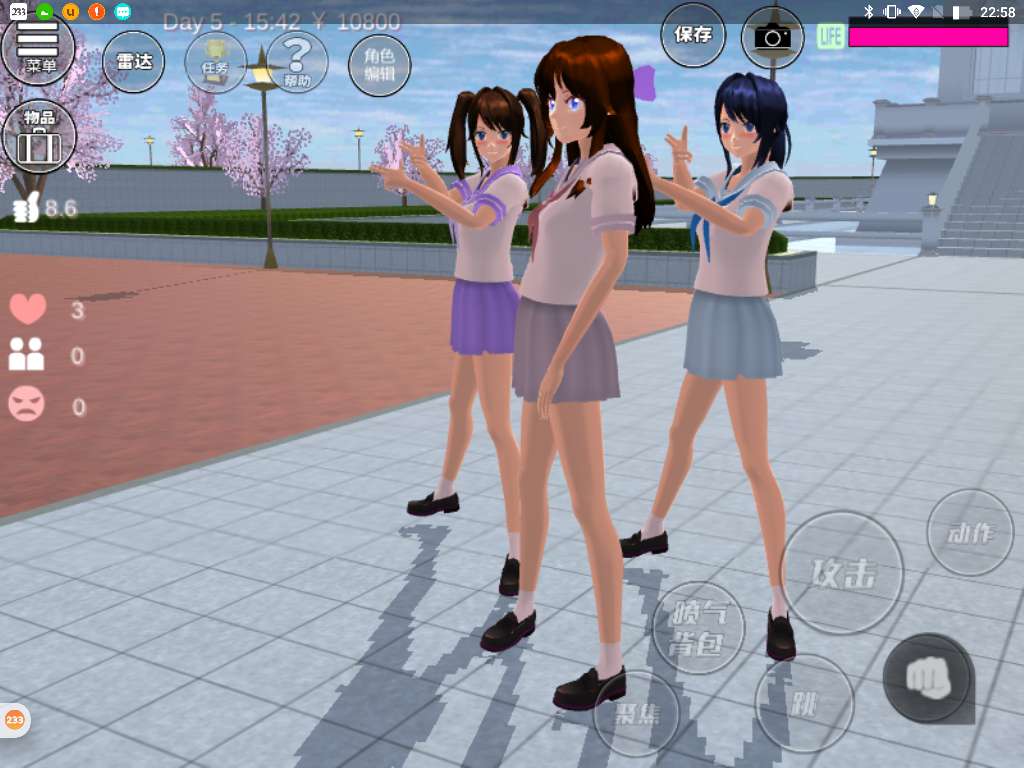Tap the 聚焦 focus button

tap(636, 713)
